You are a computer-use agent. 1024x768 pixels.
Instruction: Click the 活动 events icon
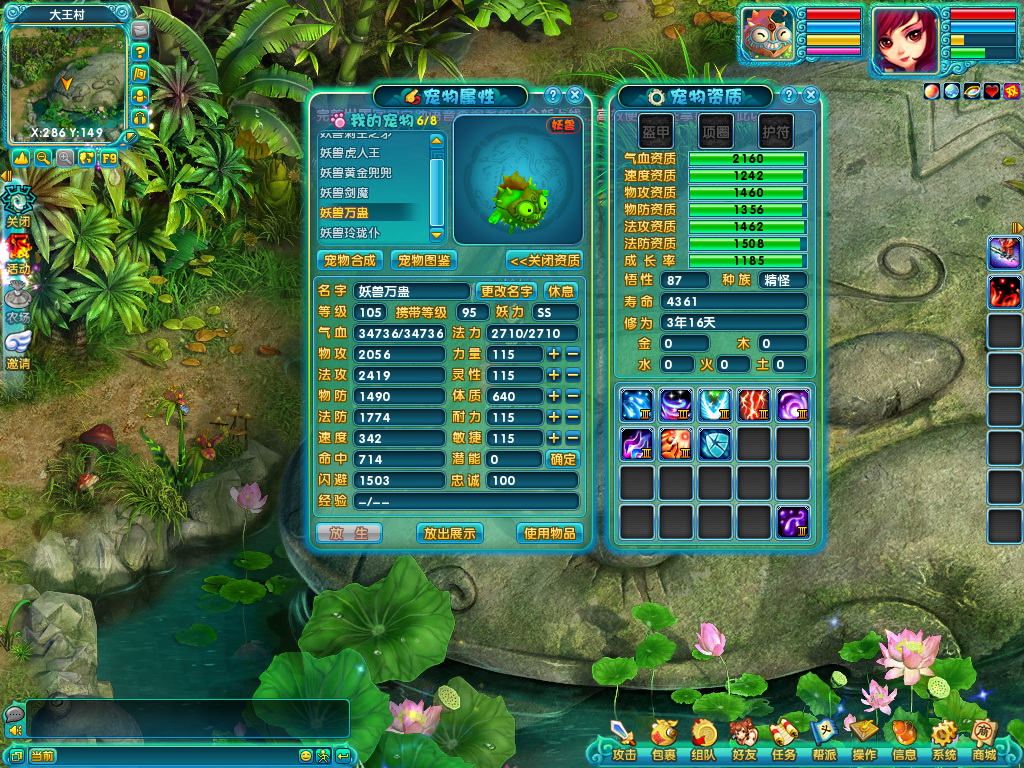[x=19, y=255]
